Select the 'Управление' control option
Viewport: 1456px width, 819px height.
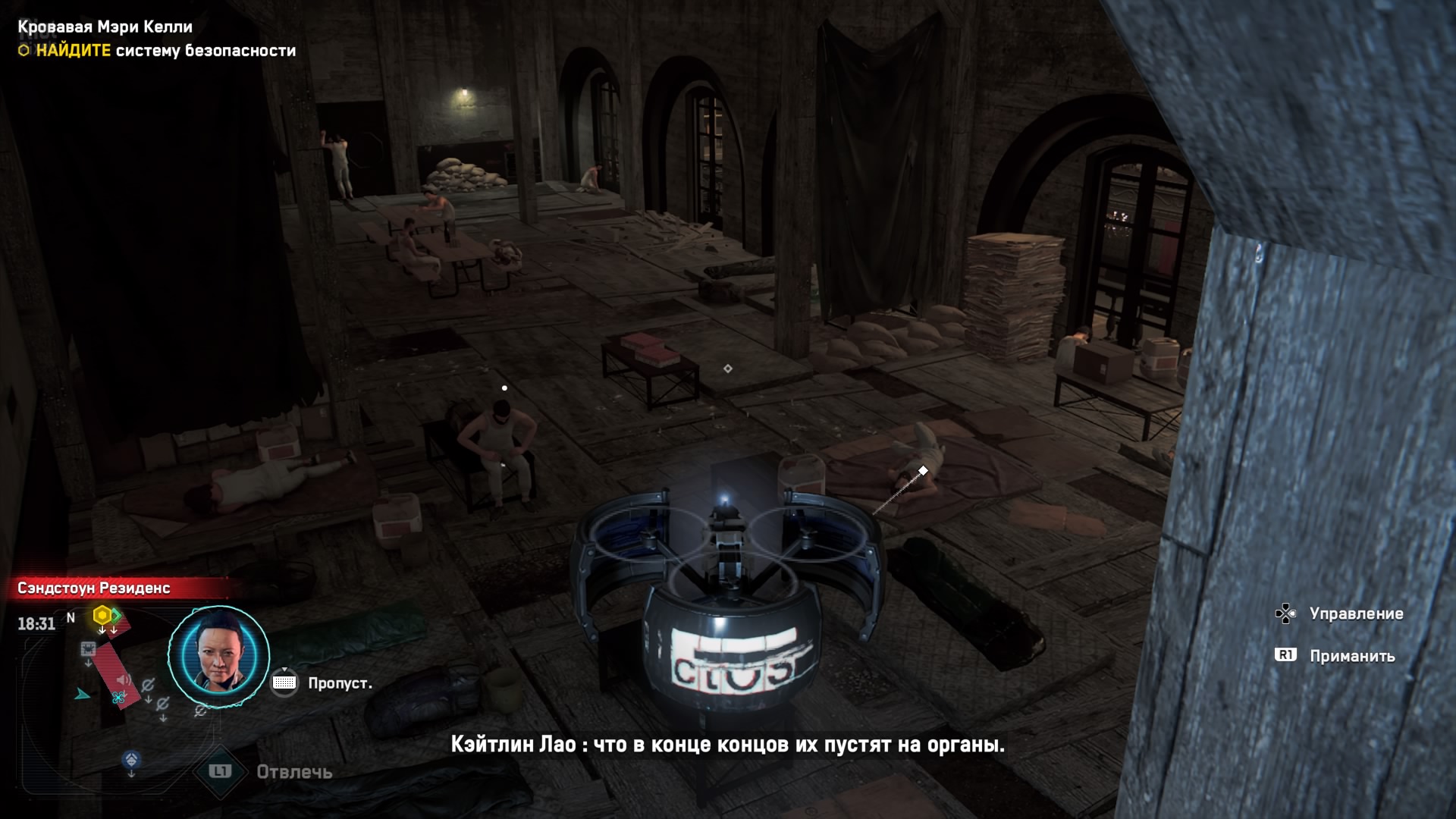coord(1355,613)
